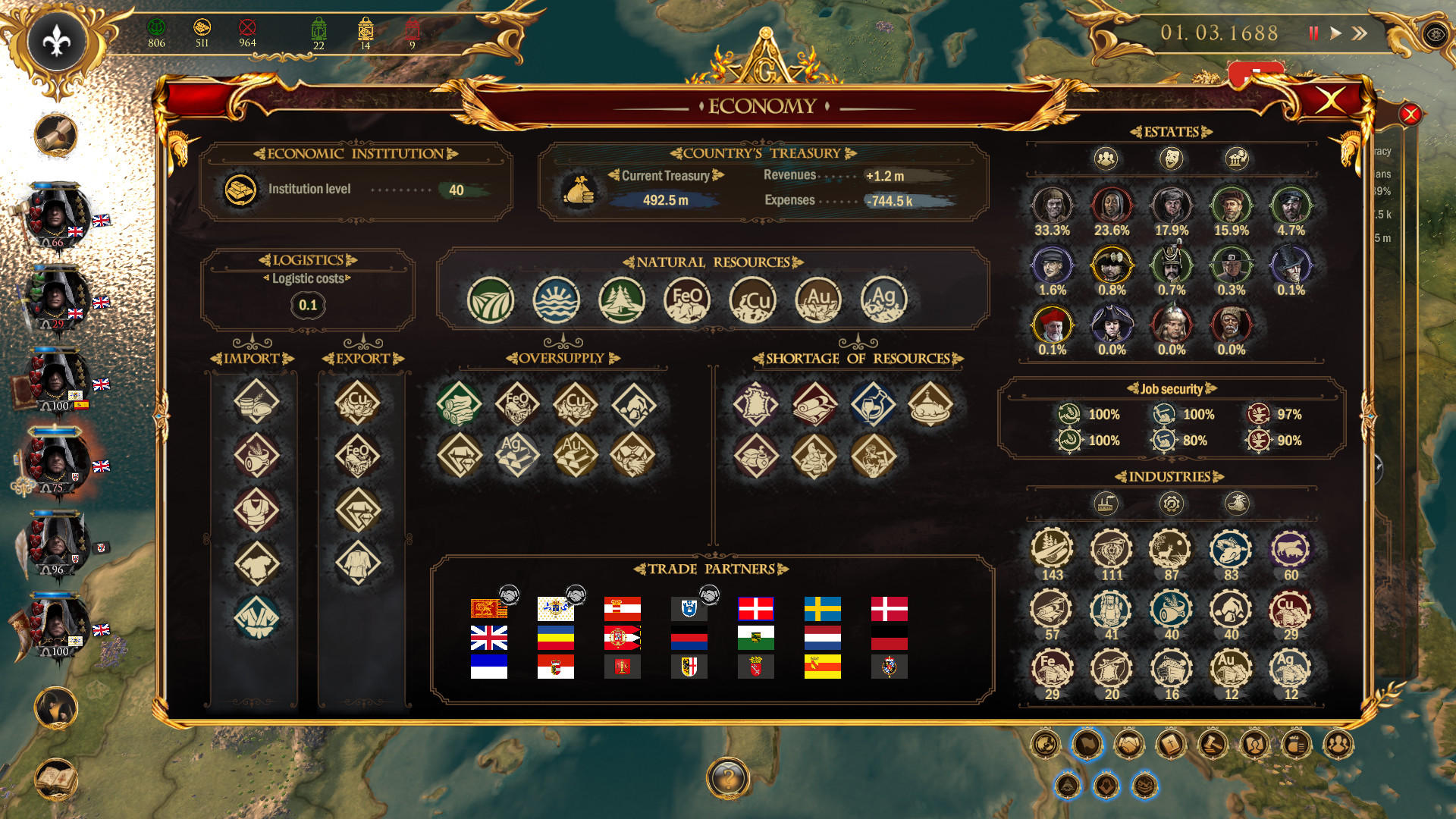
Task: Select the fishing water resource icon
Action: [x=557, y=300]
